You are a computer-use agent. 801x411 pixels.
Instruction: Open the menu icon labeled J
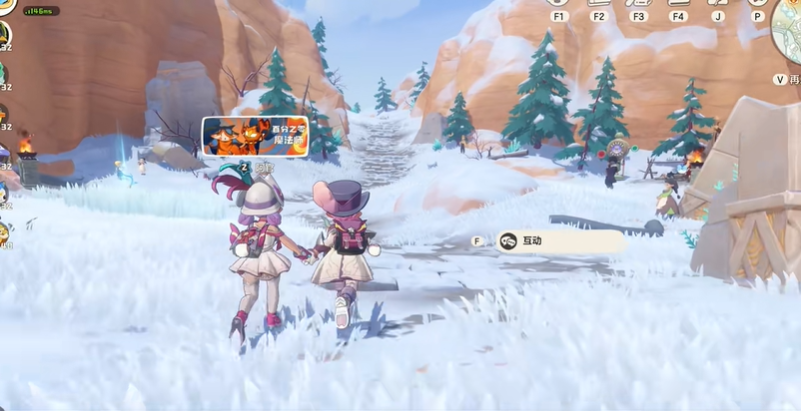click(718, 4)
